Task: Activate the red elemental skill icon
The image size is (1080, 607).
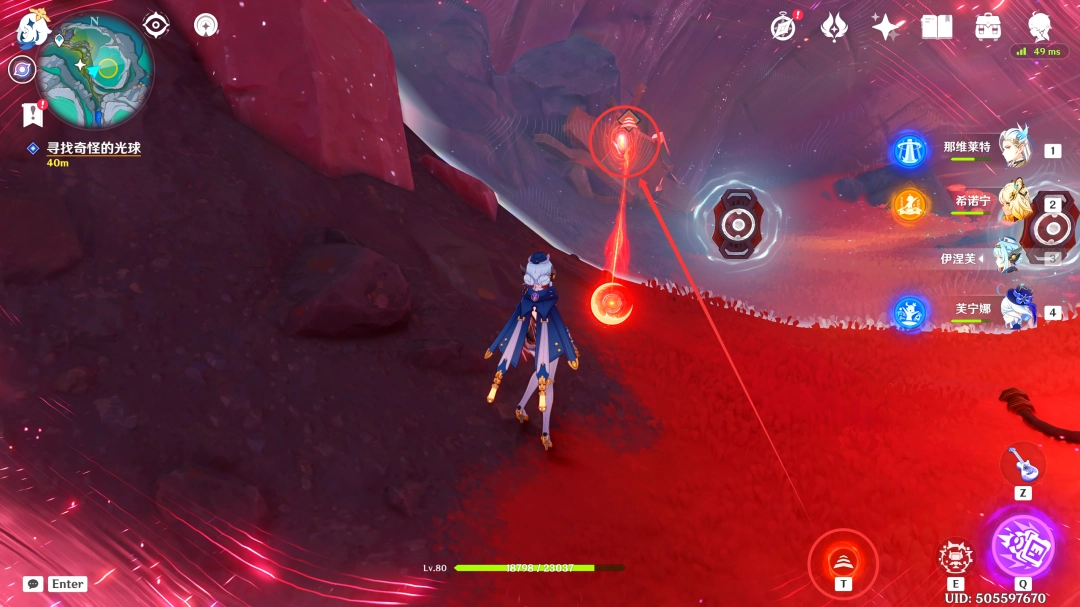Action: pyautogui.click(x=956, y=557)
